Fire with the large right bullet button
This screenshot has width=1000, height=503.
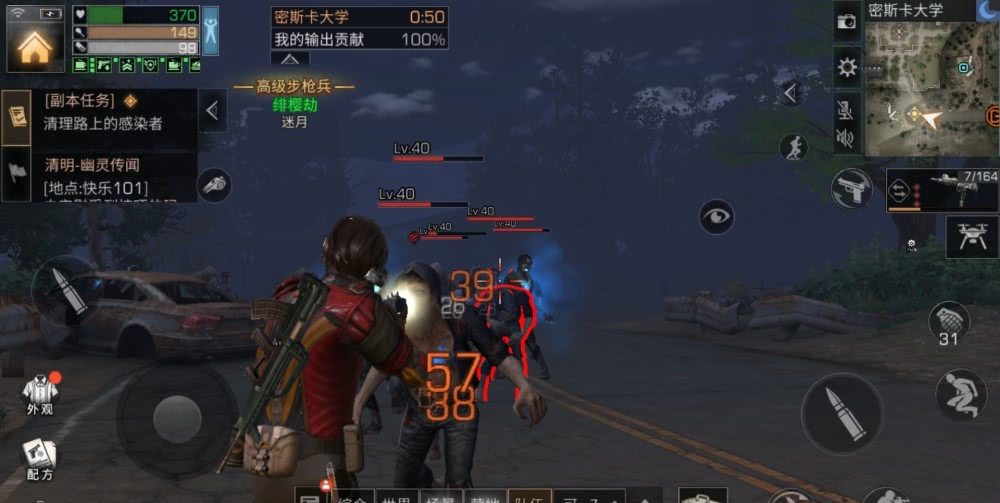coord(842,413)
